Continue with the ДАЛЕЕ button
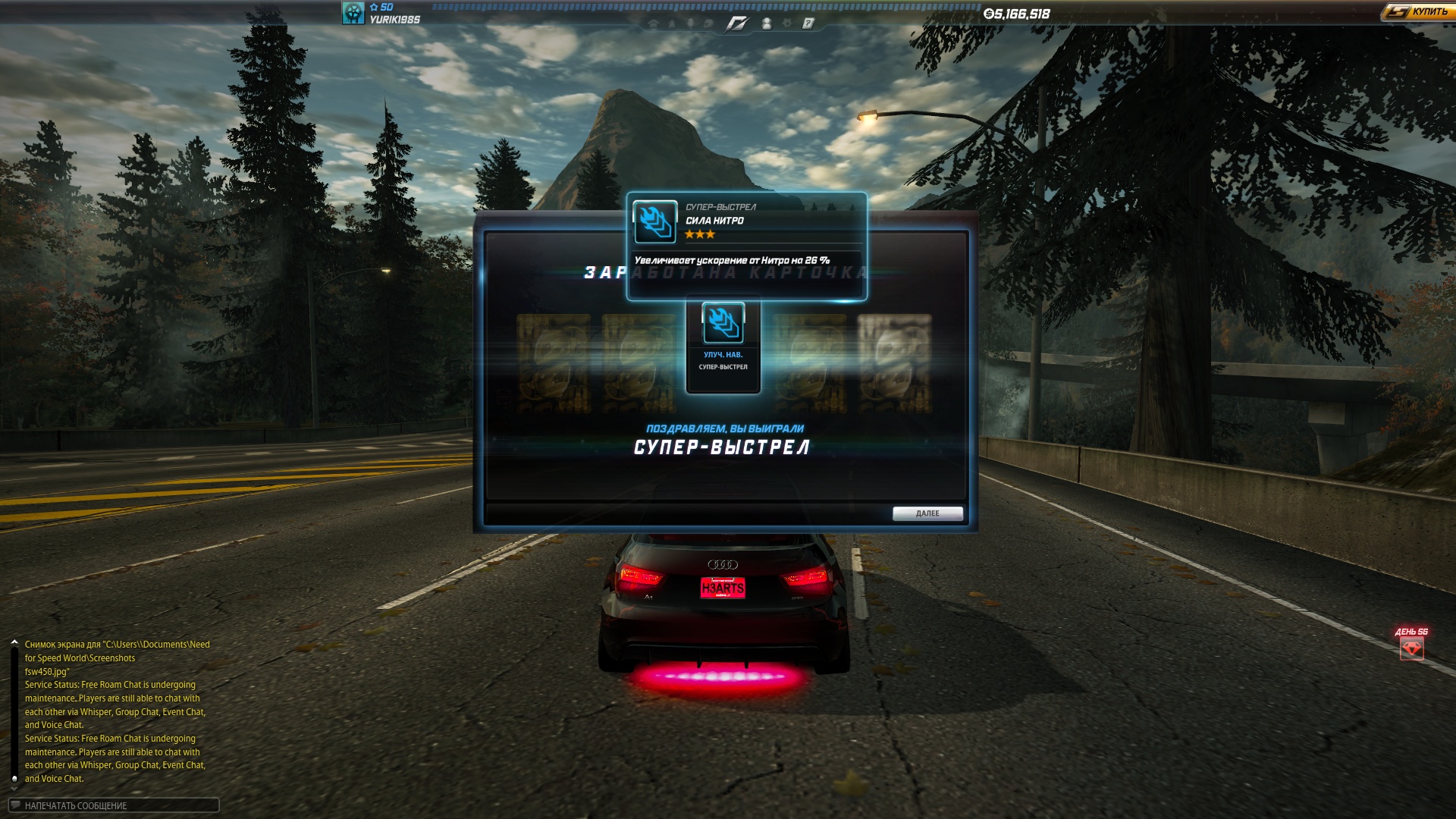This screenshot has width=1456, height=819. (x=927, y=513)
